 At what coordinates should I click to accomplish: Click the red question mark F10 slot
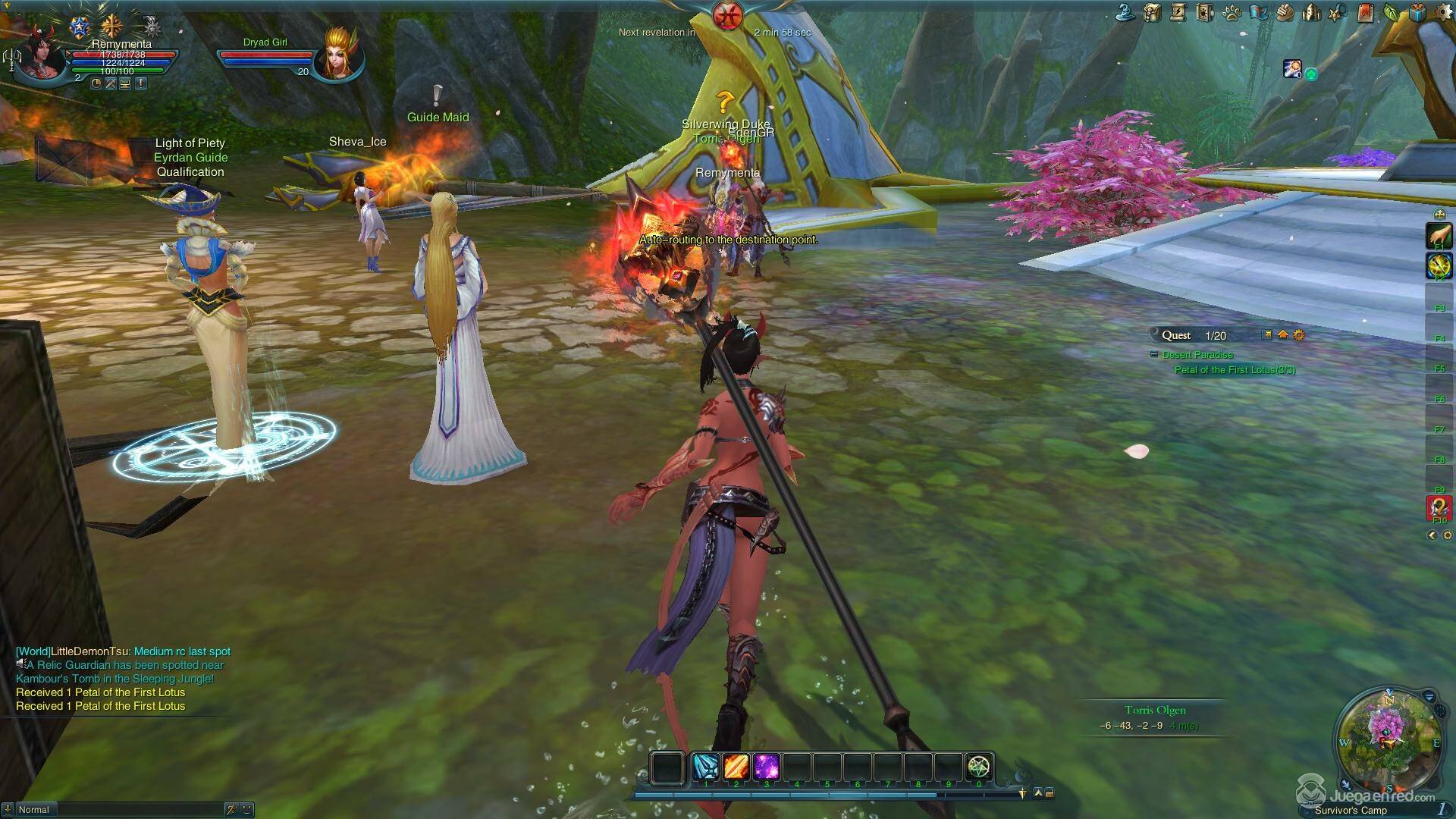1439,507
